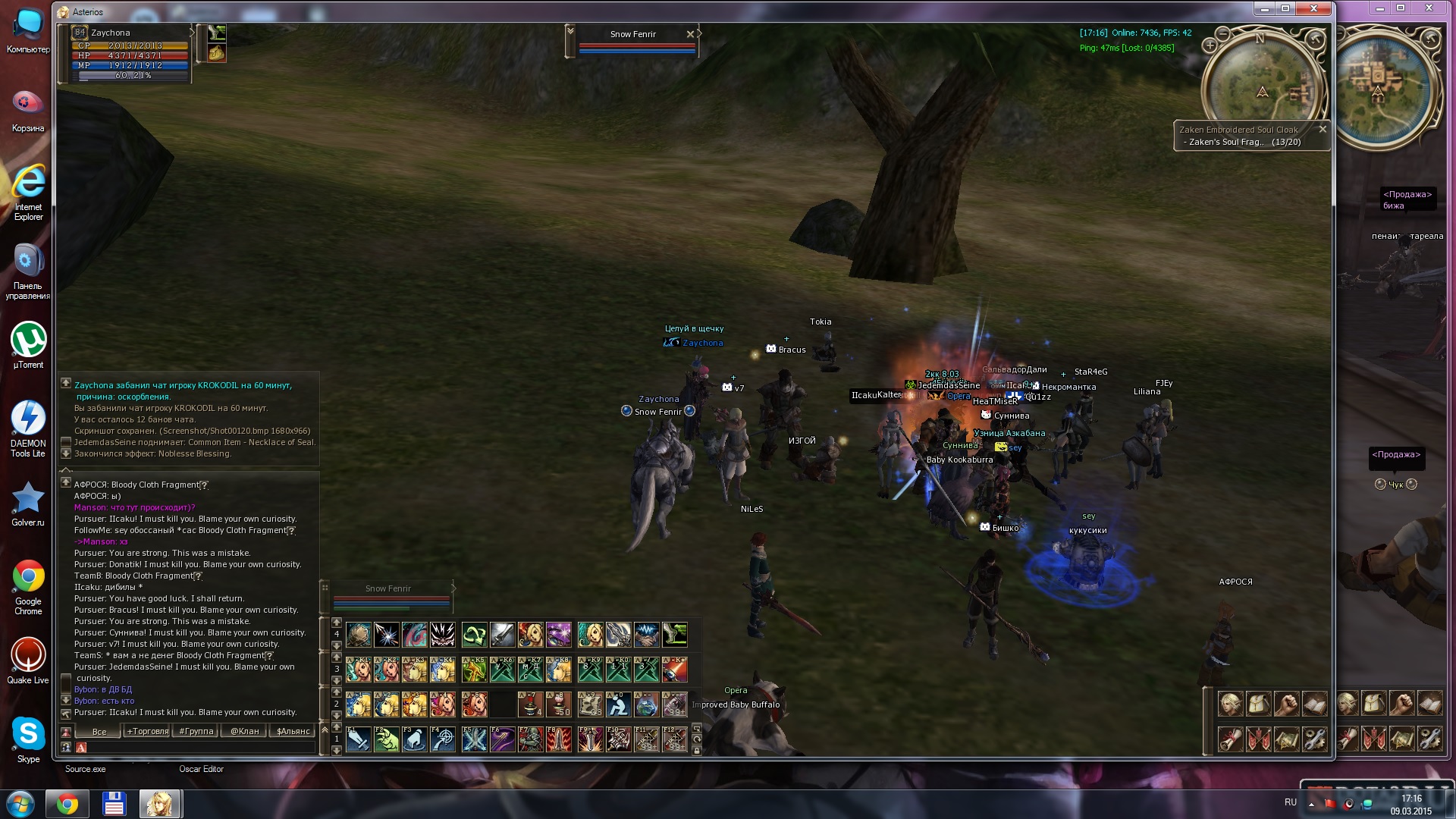Open the skills spellbook icon

1315,704
